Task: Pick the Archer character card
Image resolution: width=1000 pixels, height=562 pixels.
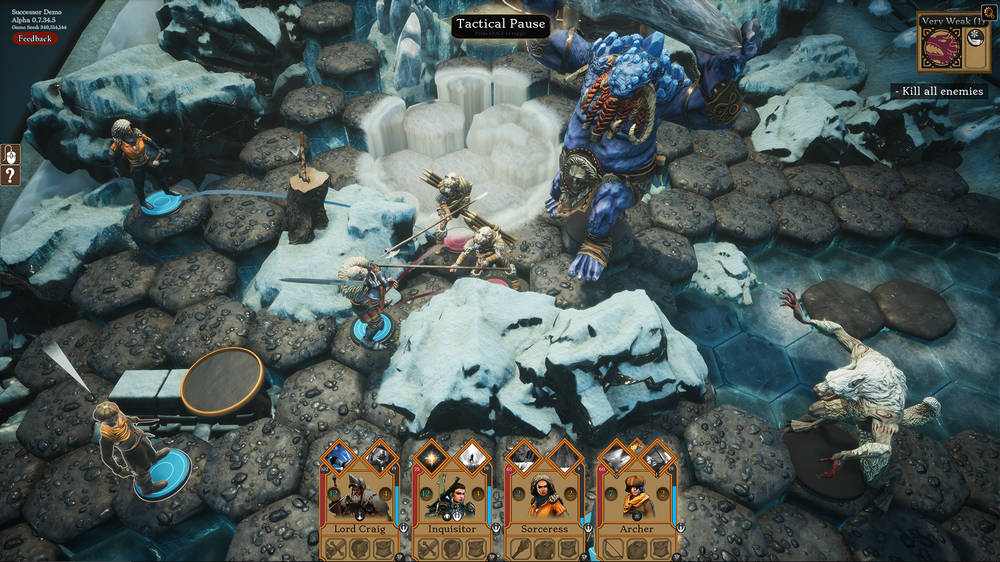Action: point(636,498)
